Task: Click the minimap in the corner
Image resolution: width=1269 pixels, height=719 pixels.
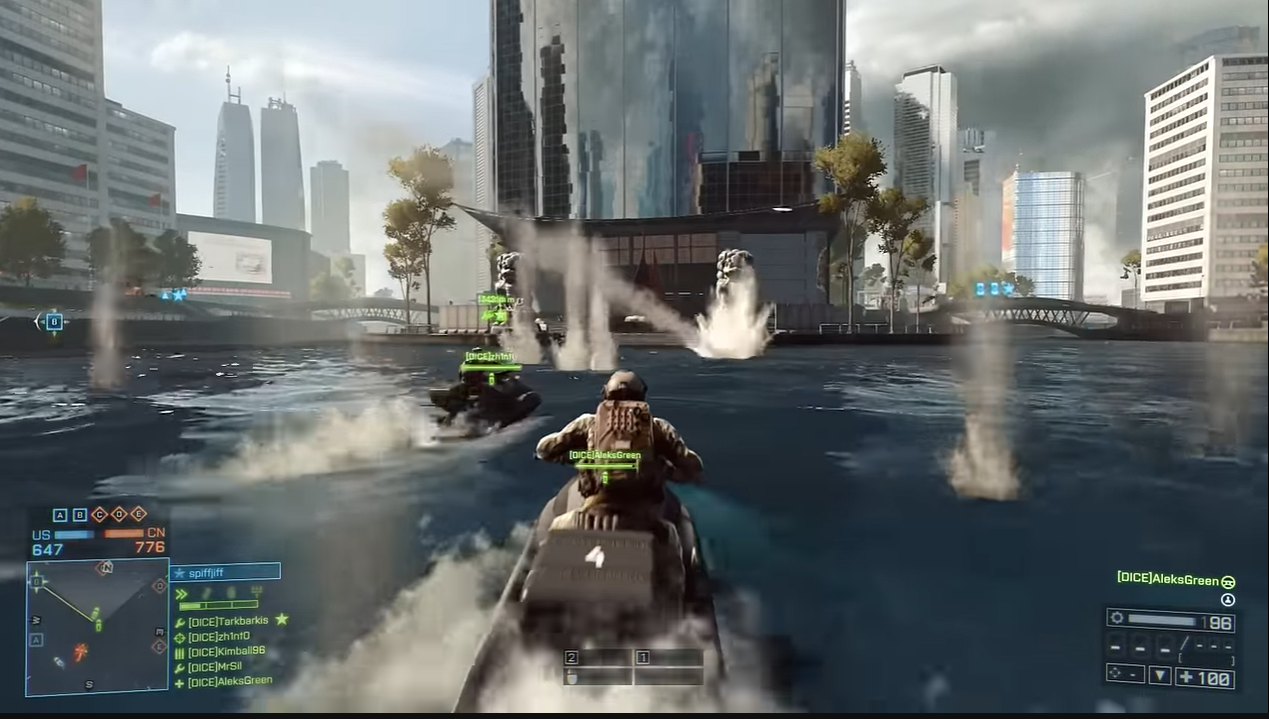Action: click(x=97, y=626)
